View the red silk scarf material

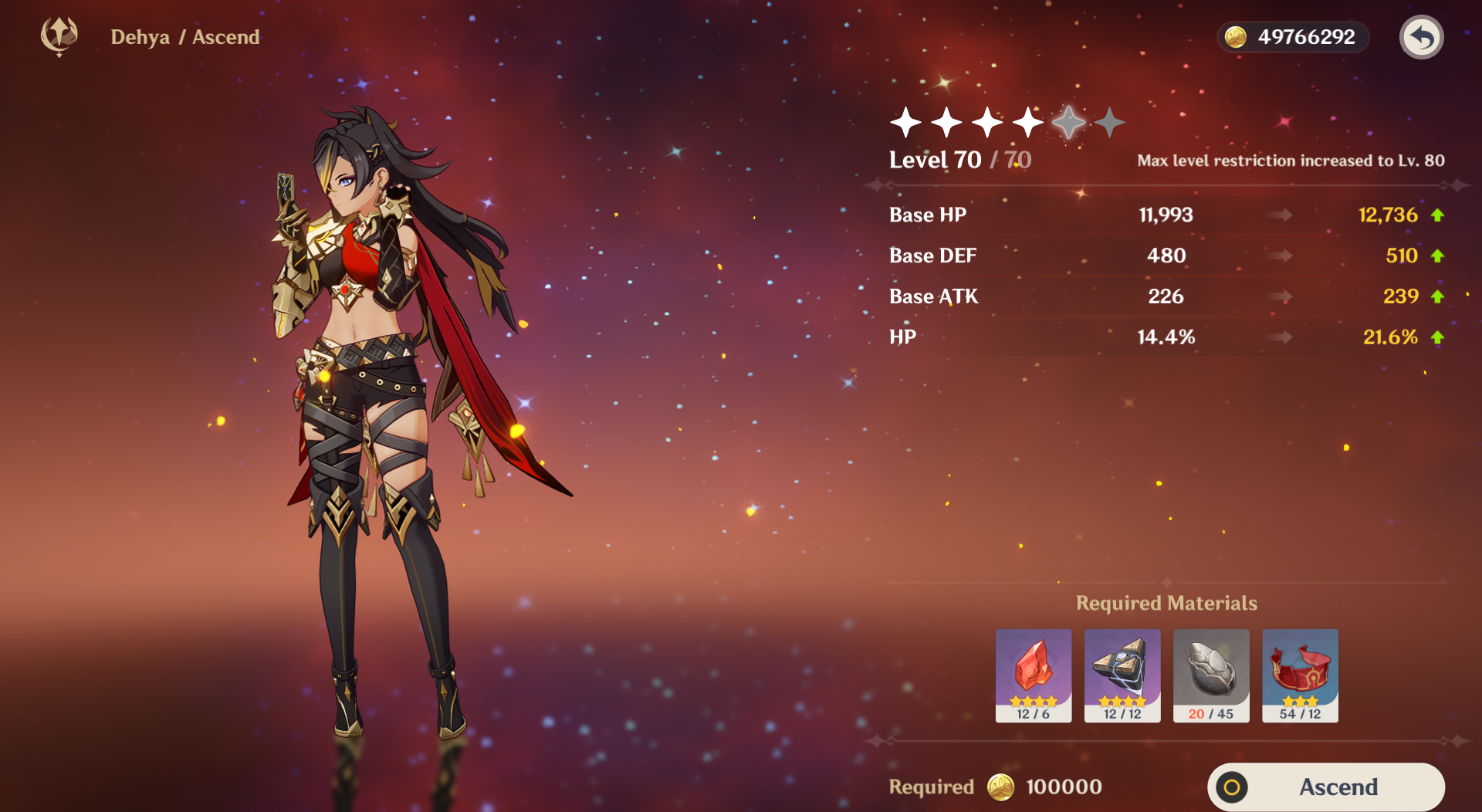[1300, 675]
